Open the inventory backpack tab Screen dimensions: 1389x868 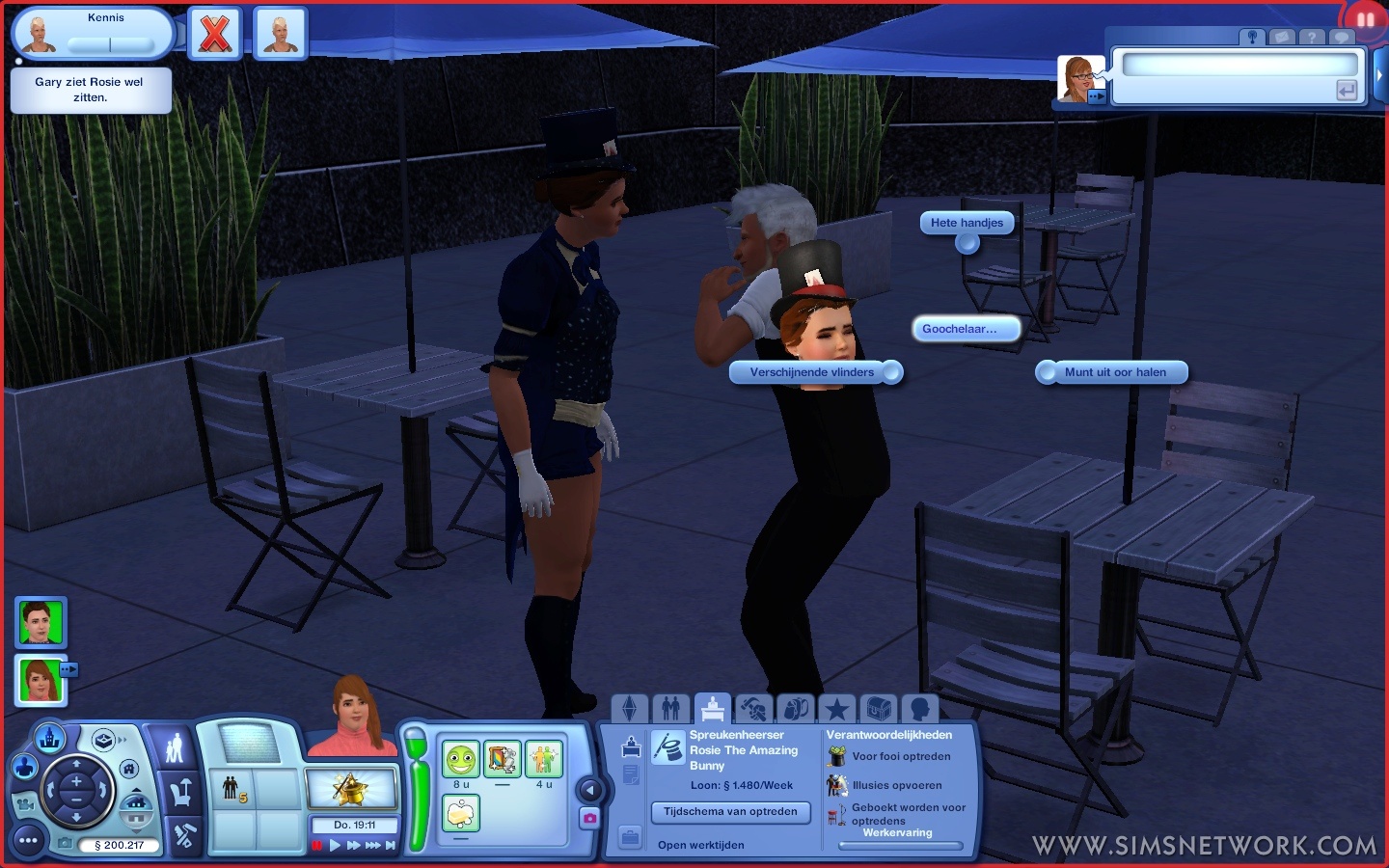coord(795,709)
